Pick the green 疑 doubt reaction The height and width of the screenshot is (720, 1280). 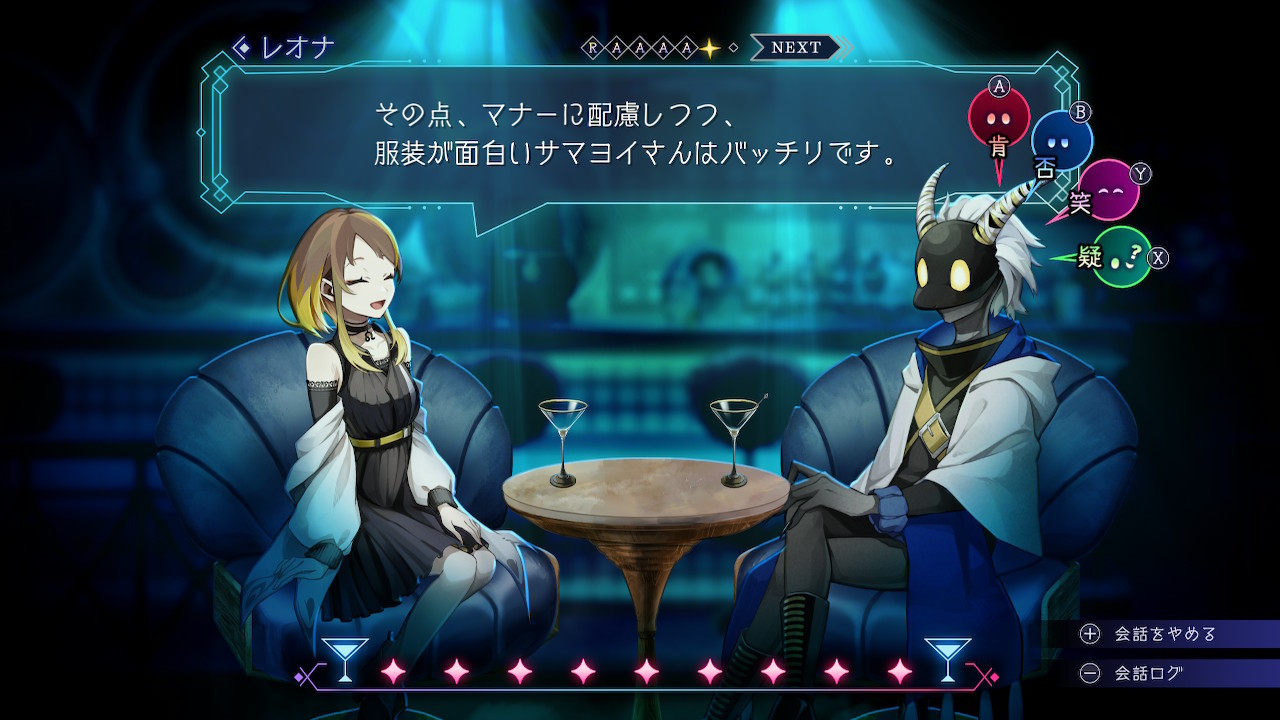pos(1120,257)
